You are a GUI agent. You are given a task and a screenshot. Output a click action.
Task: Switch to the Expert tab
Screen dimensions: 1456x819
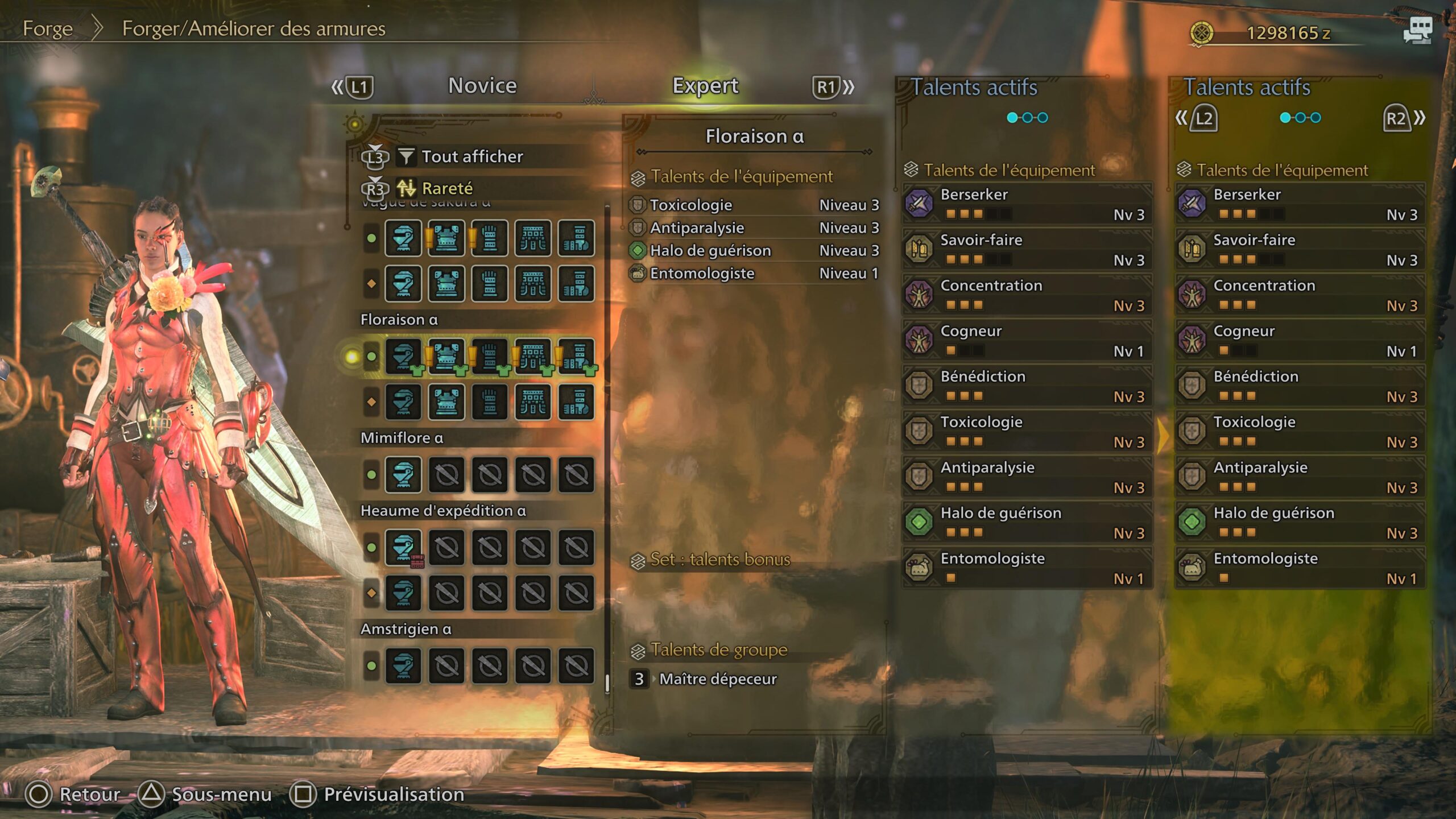coord(705,86)
